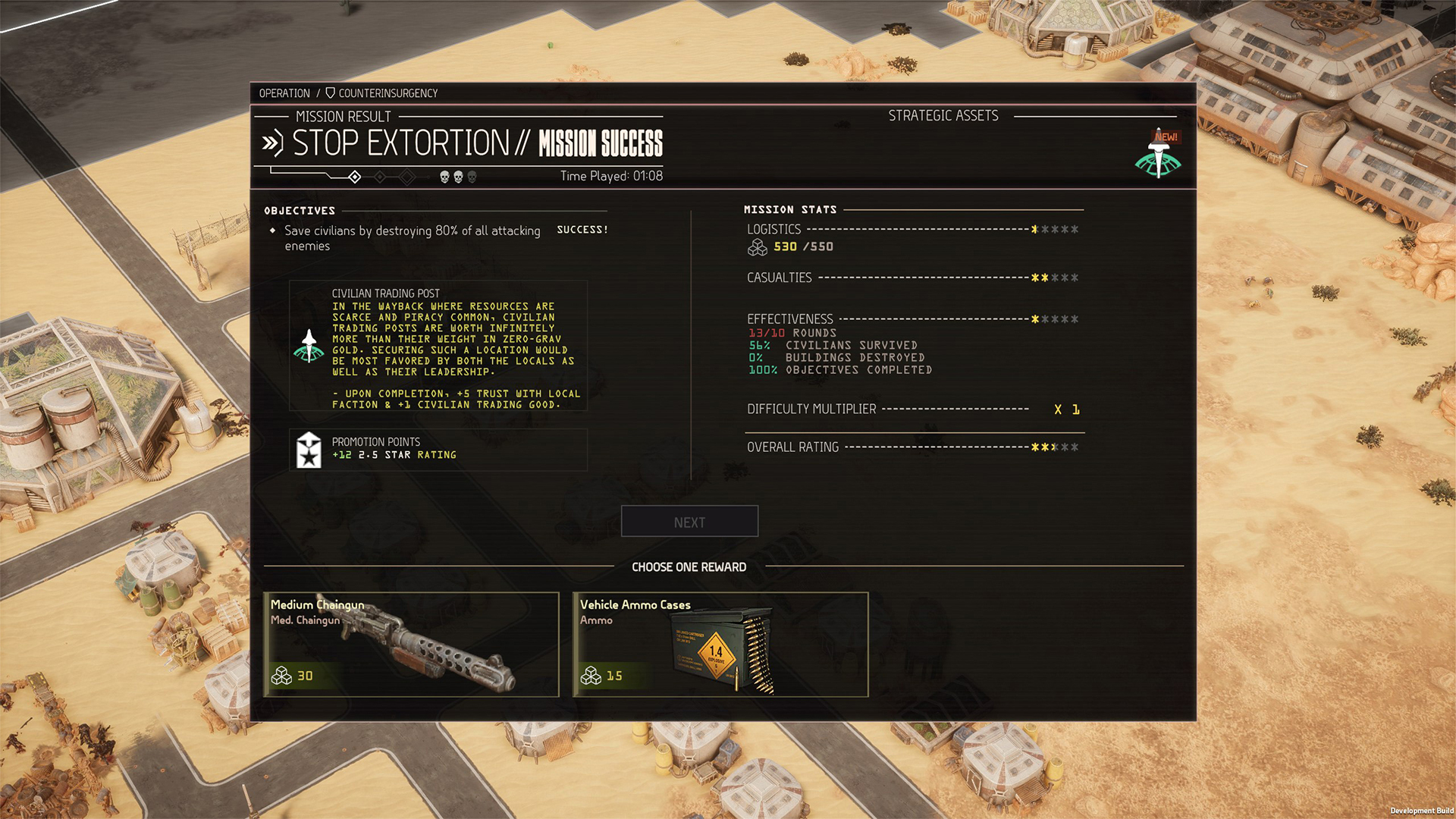This screenshot has width=1456, height=819.
Task: Click the logistics cube icon beside 530/550
Action: pos(758,246)
